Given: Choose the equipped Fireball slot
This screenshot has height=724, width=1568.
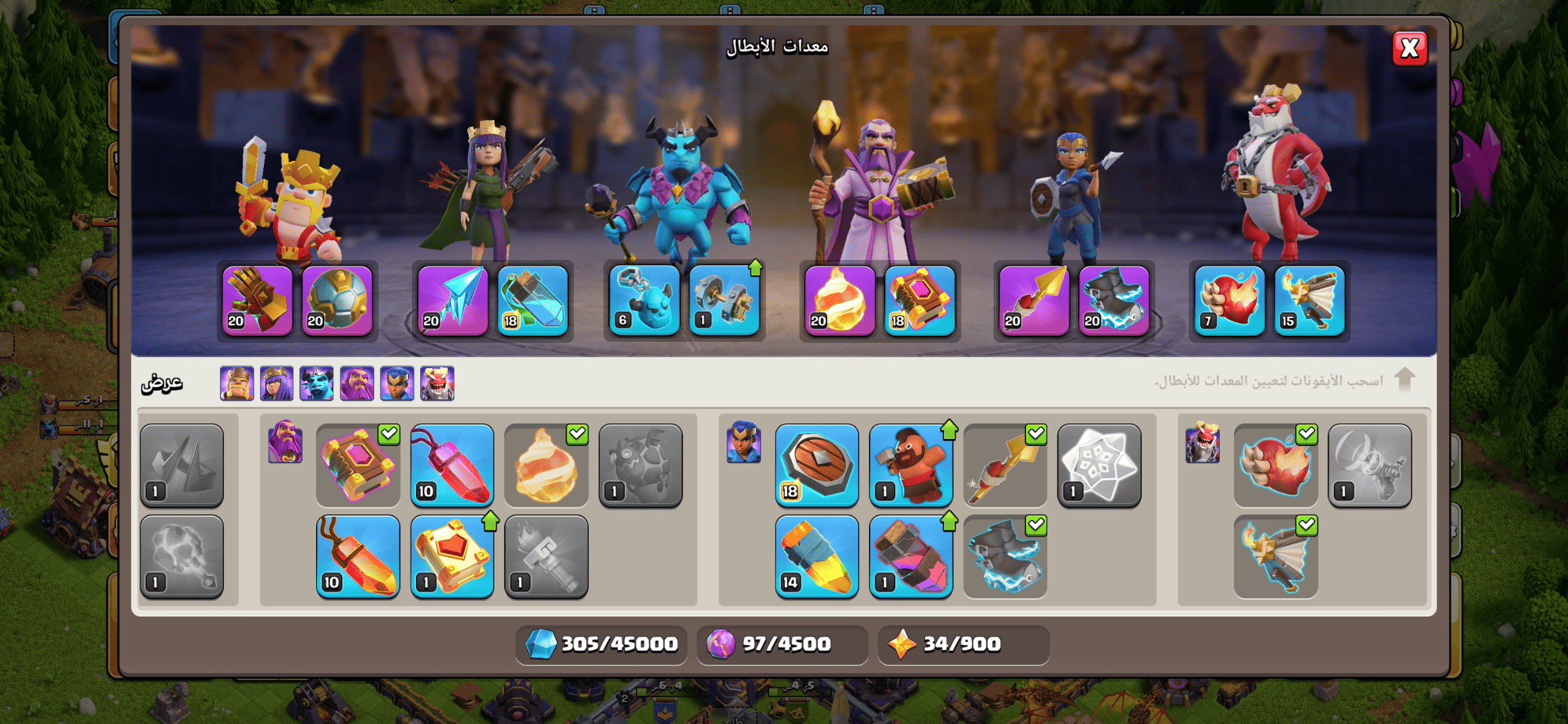Looking at the screenshot, I should point(839,301).
